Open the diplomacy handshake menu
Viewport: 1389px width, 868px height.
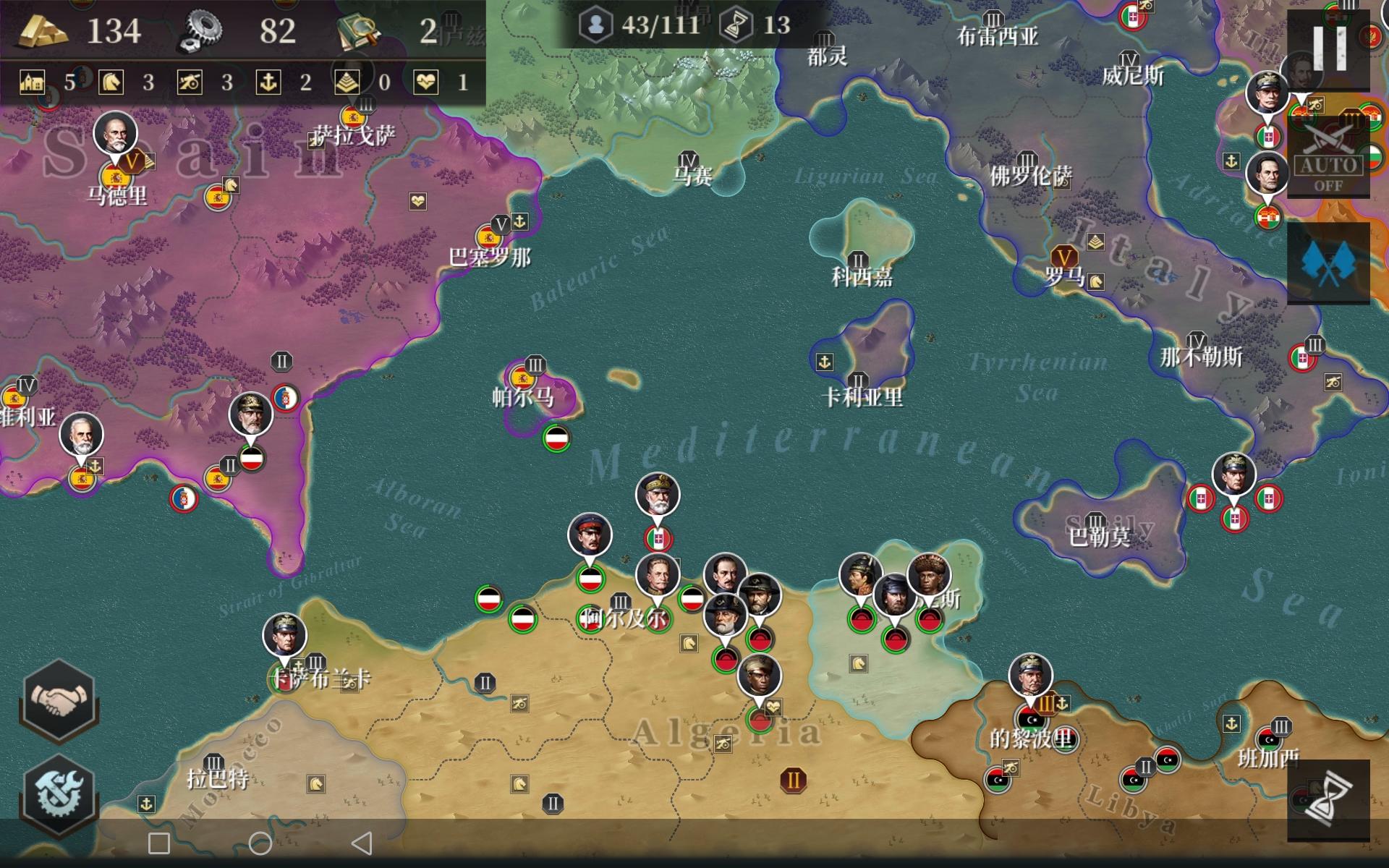point(59,700)
